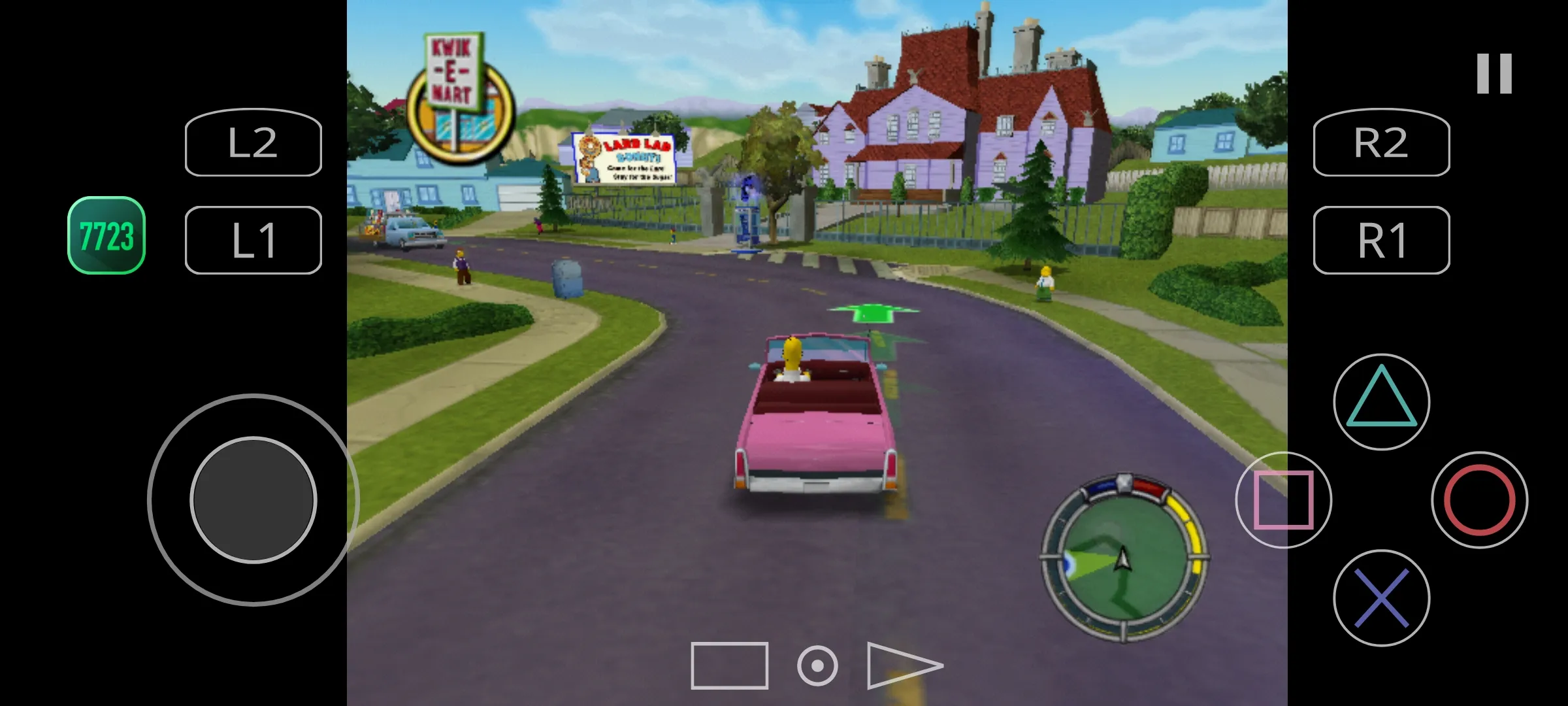Viewport: 1568px width, 706px height.
Task: Tap the rectangular Select button
Action: 729,665
